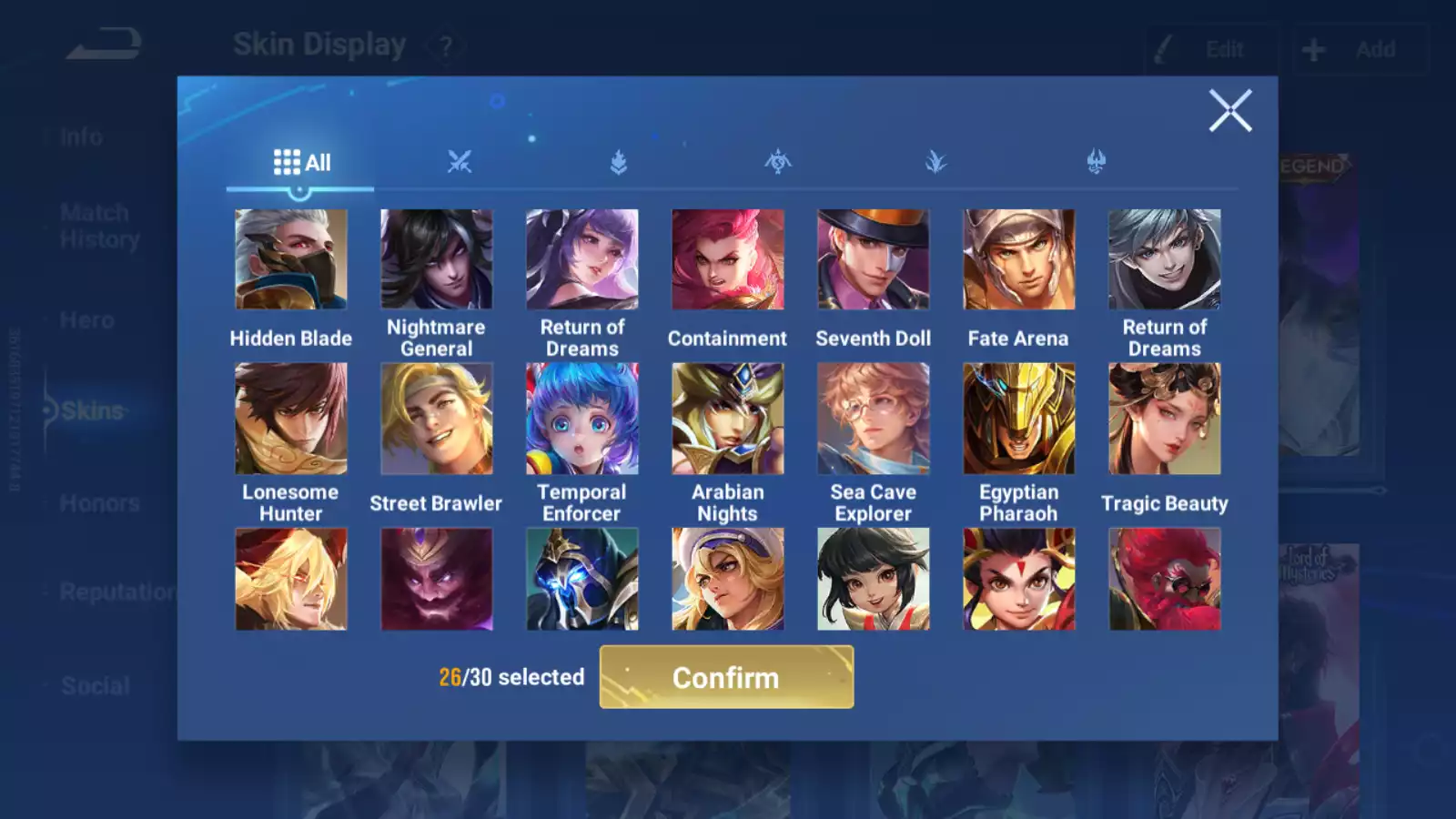Open the Match History menu entry

(99, 226)
